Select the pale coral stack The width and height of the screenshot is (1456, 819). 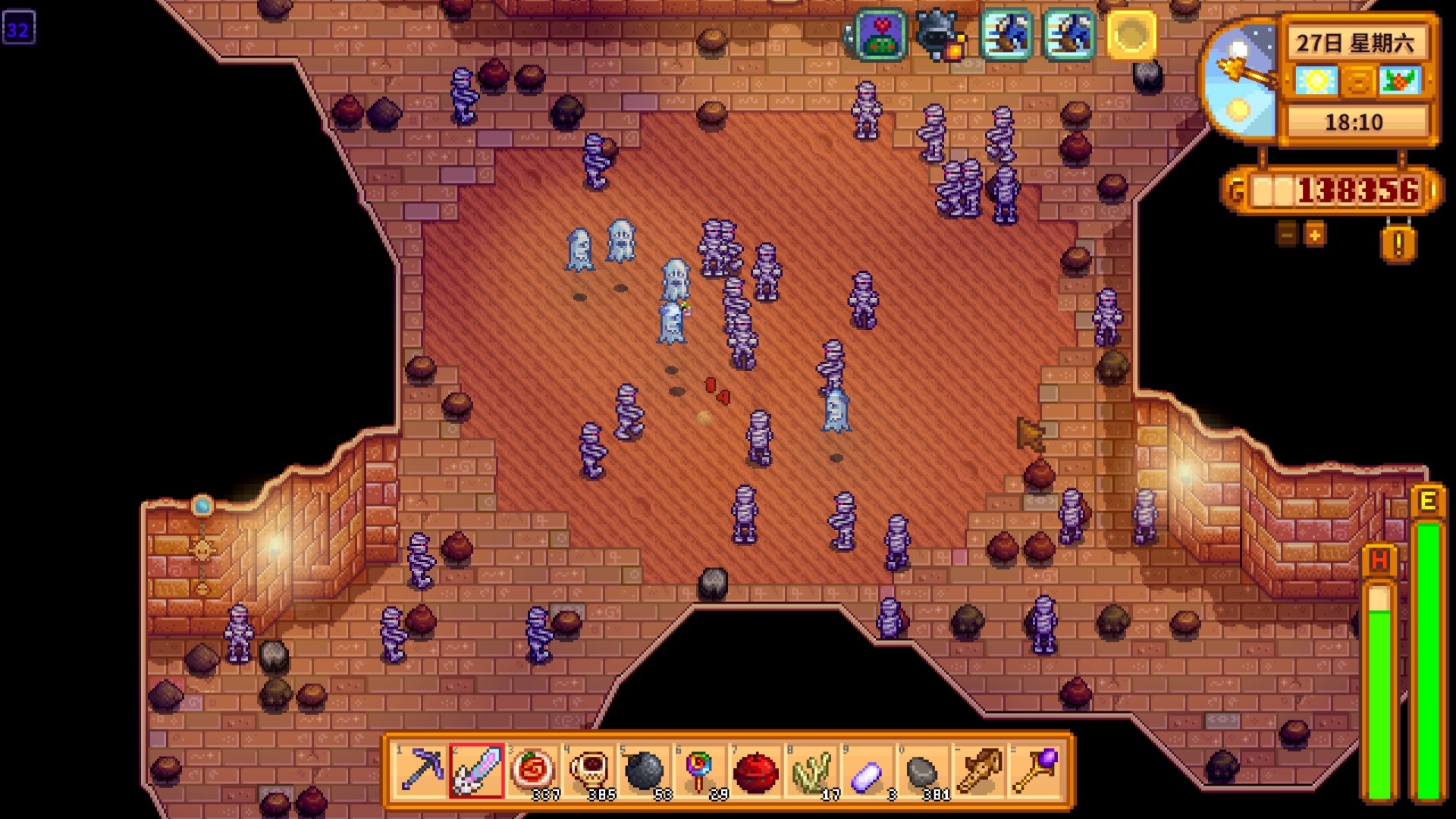pos(811,770)
